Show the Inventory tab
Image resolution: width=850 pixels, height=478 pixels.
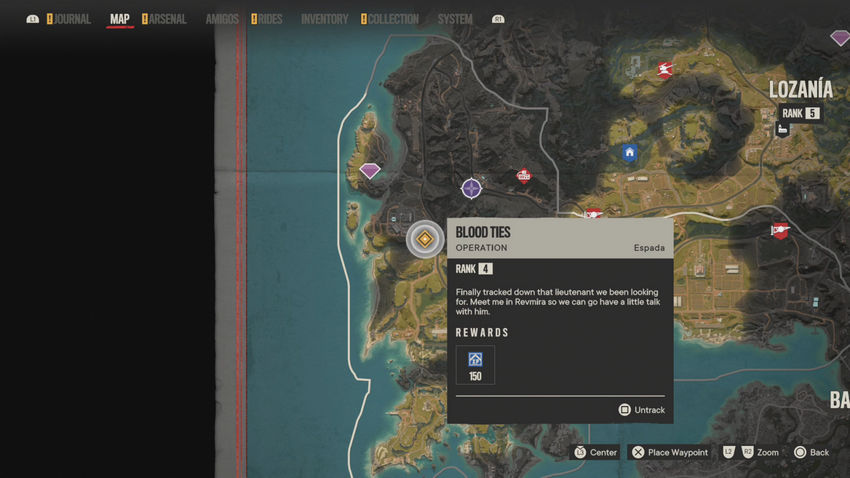pyautogui.click(x=325, y=19)
